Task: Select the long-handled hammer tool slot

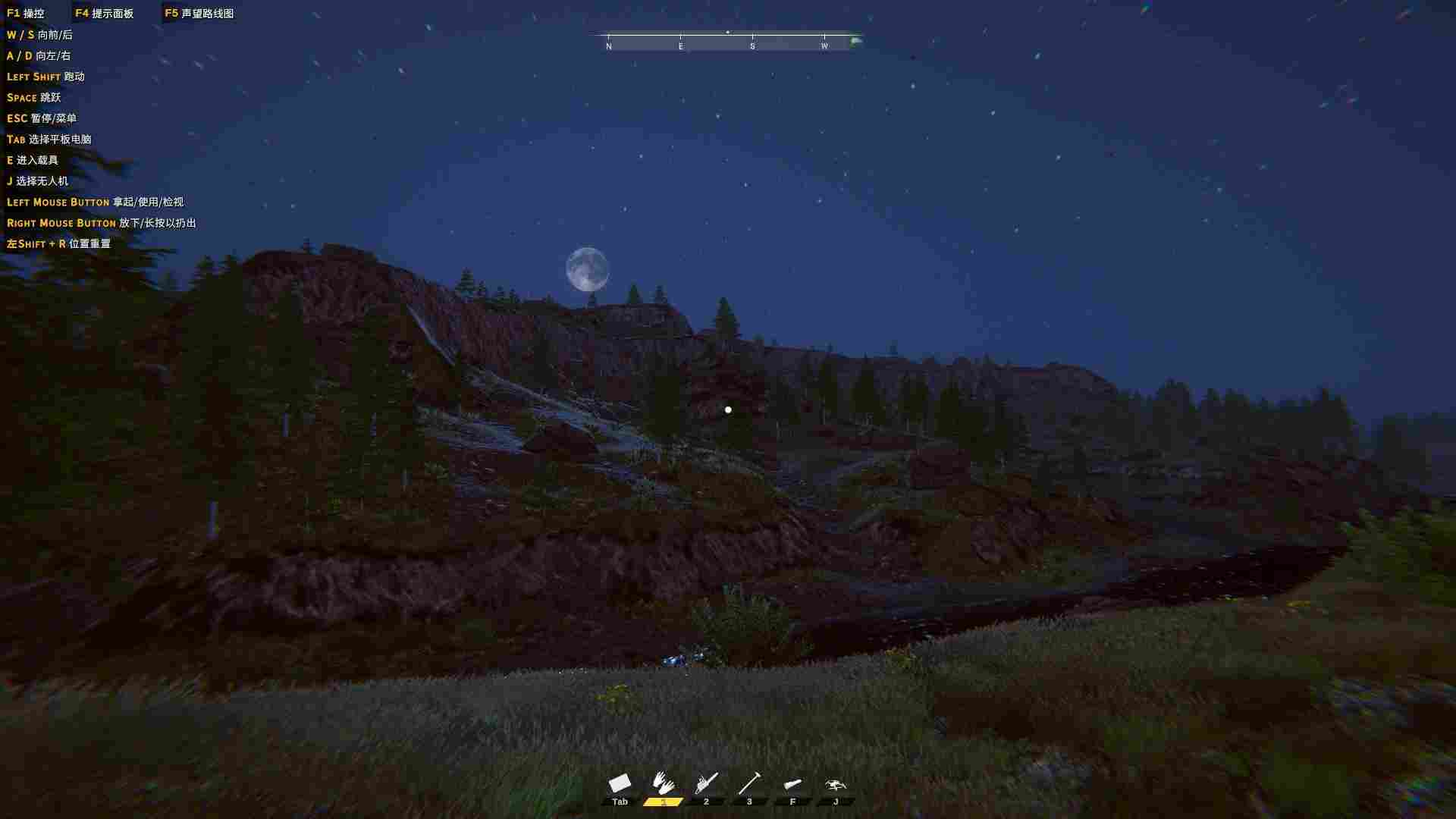Action: 749,783
